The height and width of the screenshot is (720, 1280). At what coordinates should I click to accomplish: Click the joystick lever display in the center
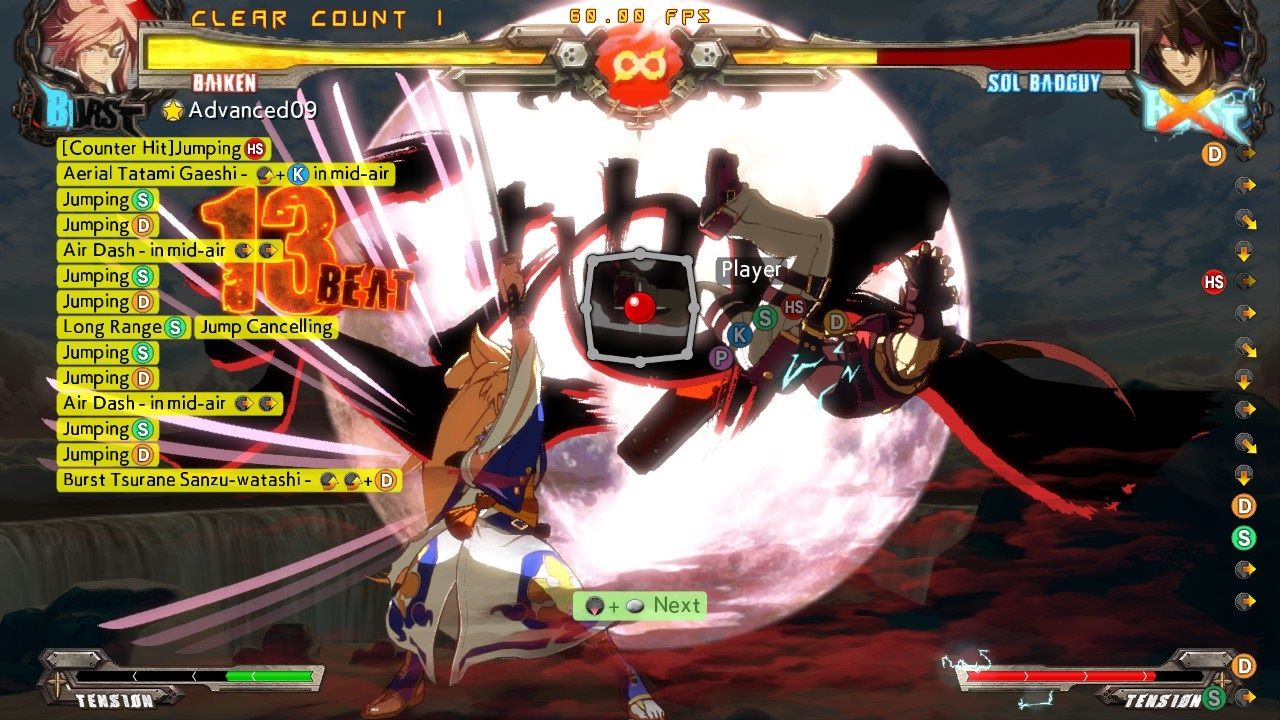tap(640, 308)
